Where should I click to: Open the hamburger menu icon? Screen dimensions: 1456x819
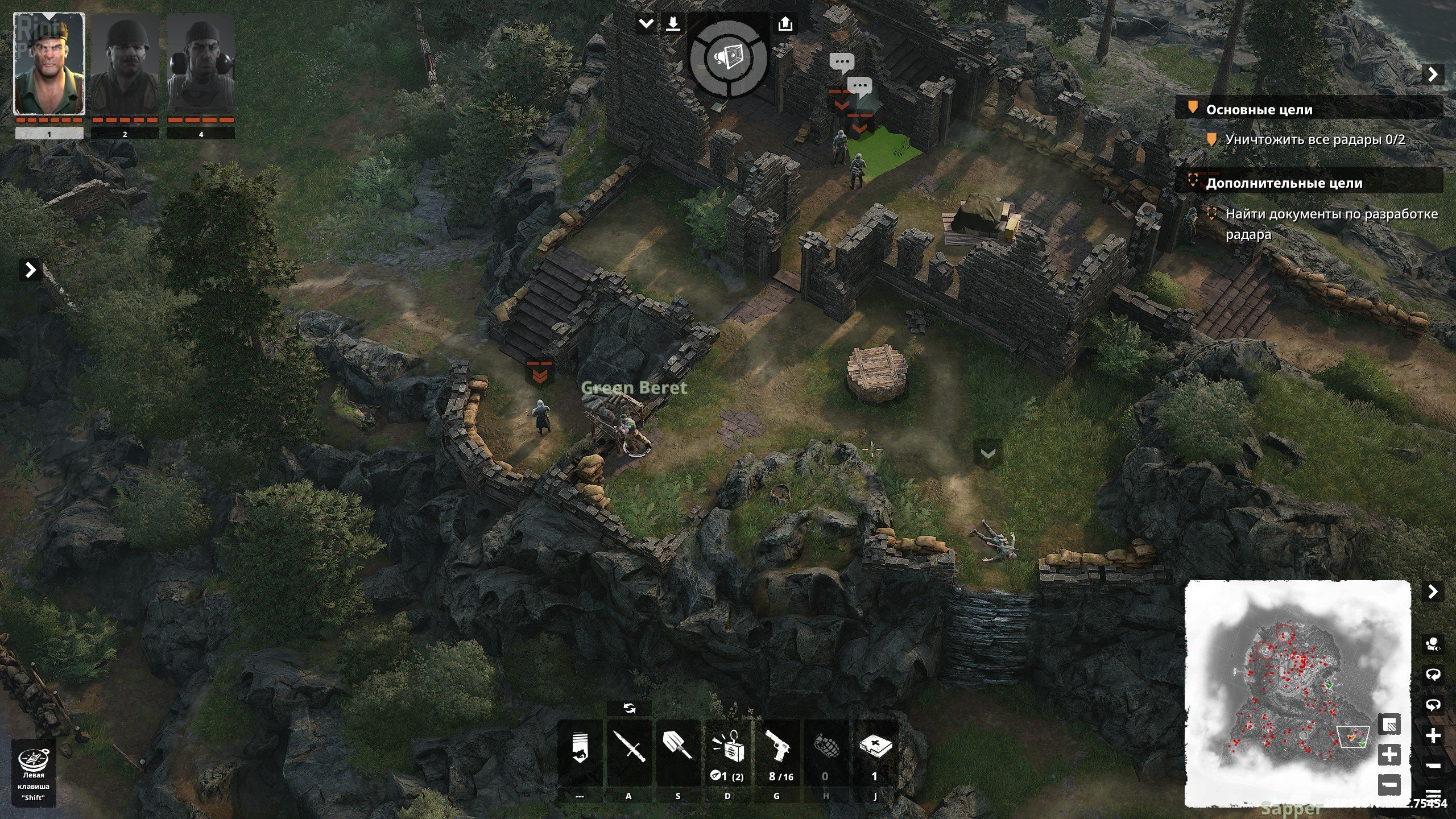pos(1433,795)
